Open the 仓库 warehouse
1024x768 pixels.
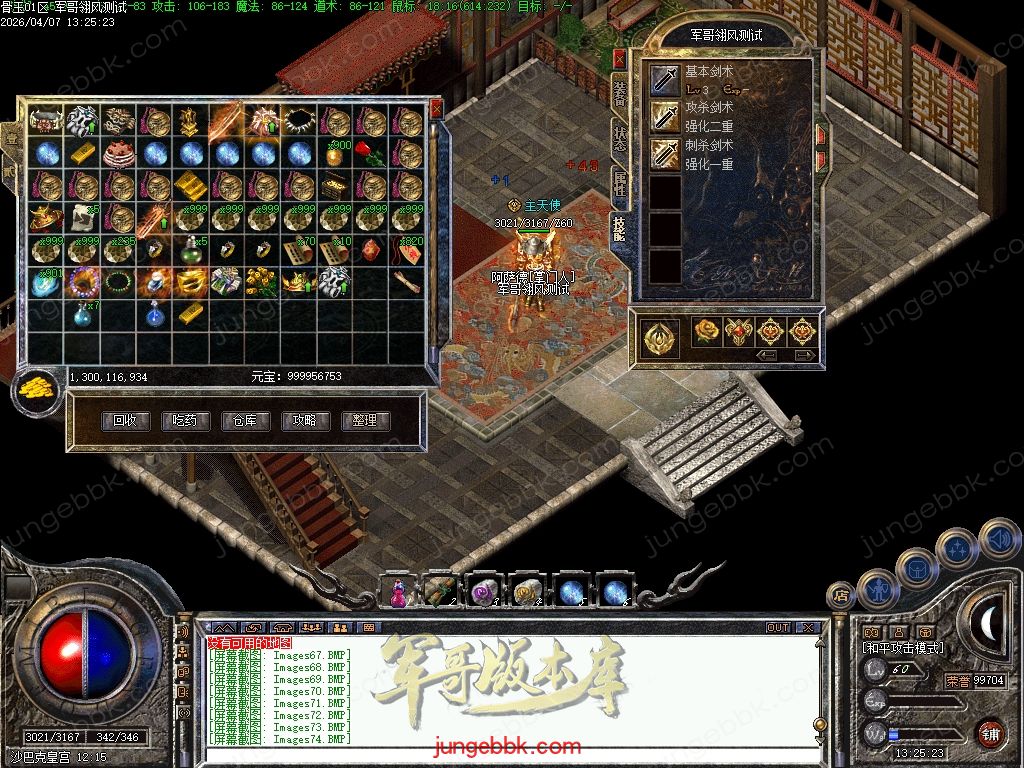(x=246, y=421)
